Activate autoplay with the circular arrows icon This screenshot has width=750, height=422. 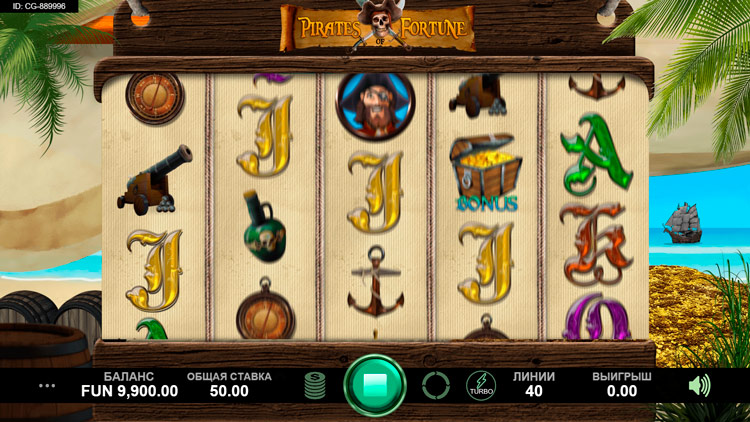point(435,385)
